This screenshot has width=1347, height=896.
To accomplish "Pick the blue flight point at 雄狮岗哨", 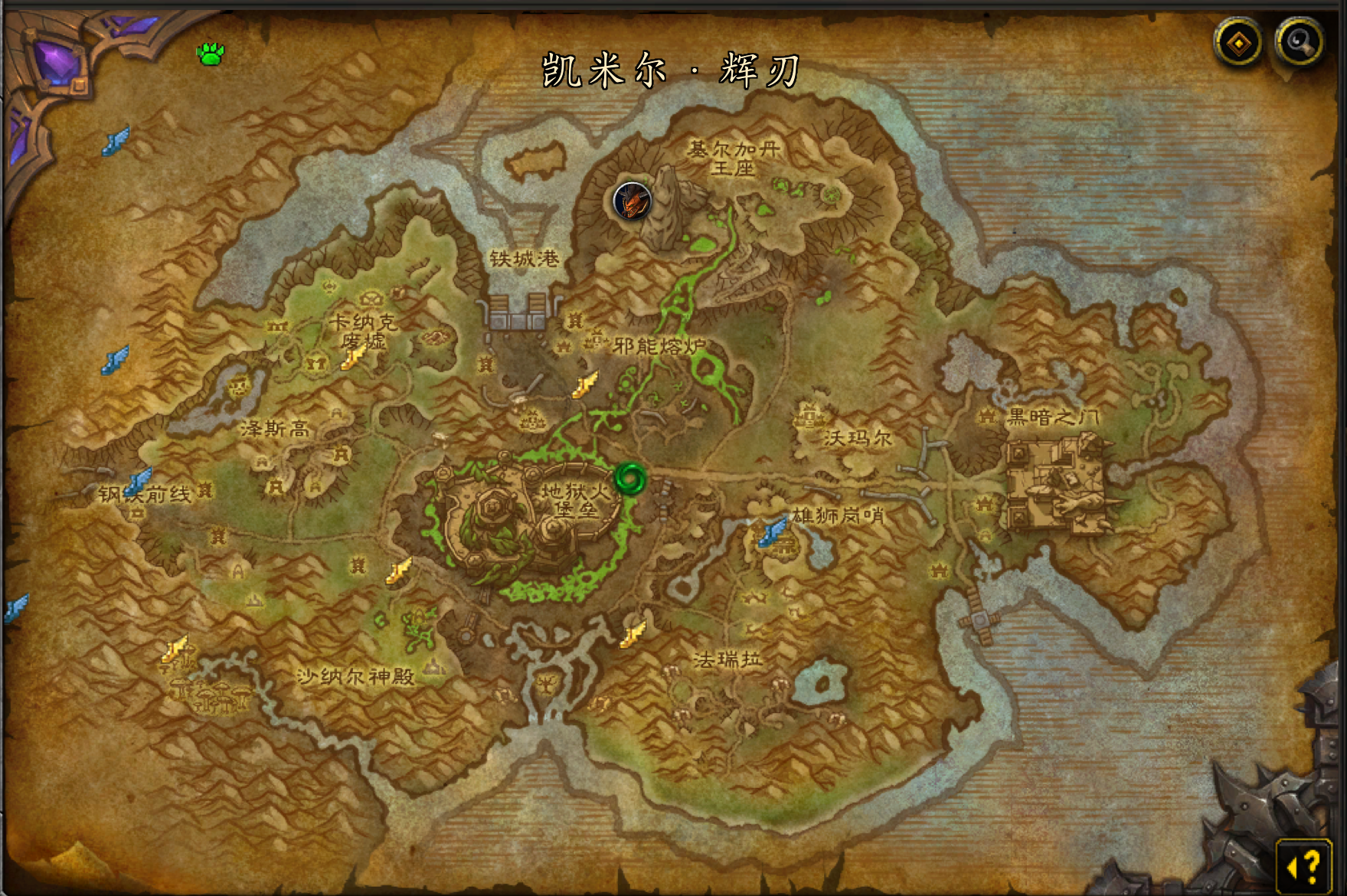I will [x=773, y=531].
